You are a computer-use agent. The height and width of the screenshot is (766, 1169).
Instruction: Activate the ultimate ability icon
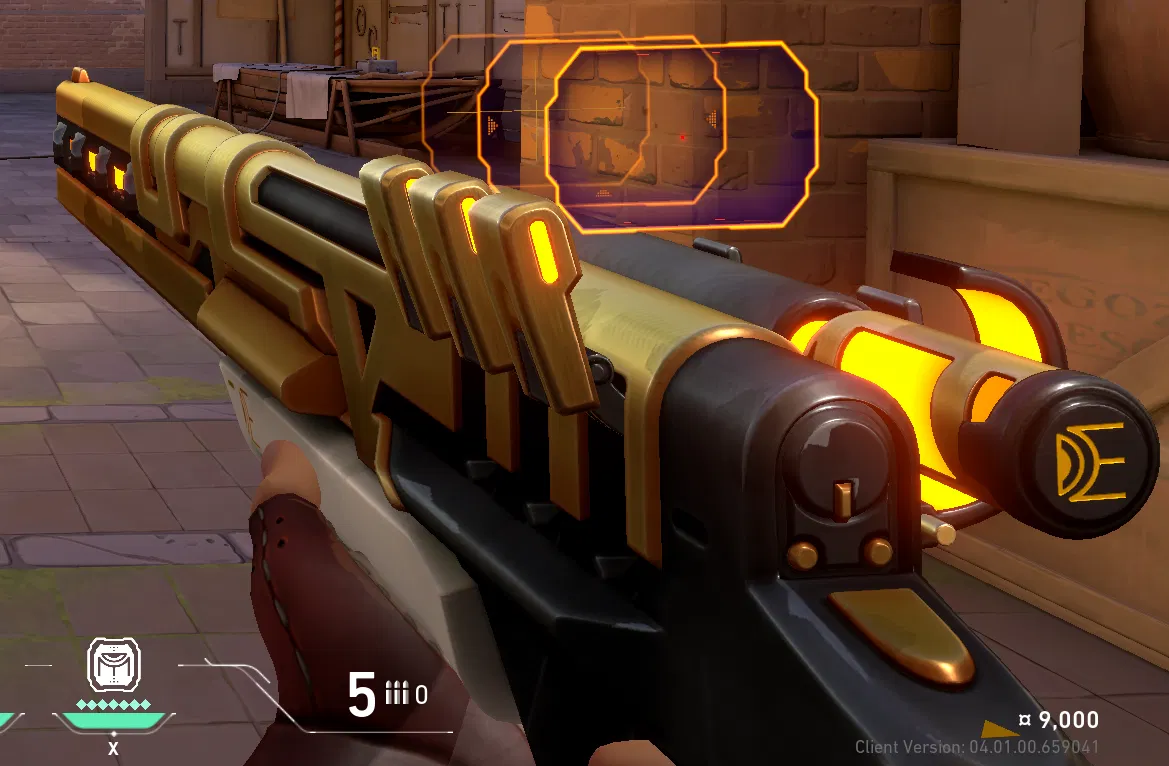(114, 666)
